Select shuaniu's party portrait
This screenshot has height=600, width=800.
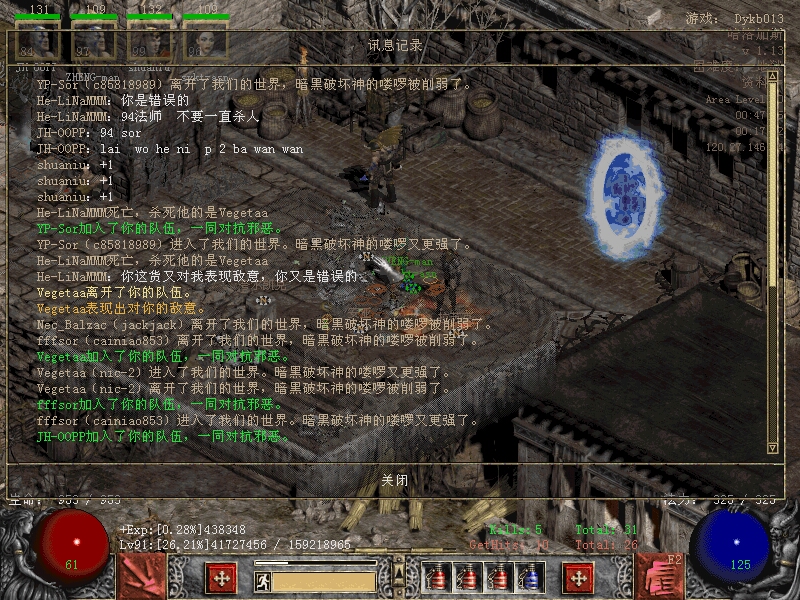tap(149, 43)
